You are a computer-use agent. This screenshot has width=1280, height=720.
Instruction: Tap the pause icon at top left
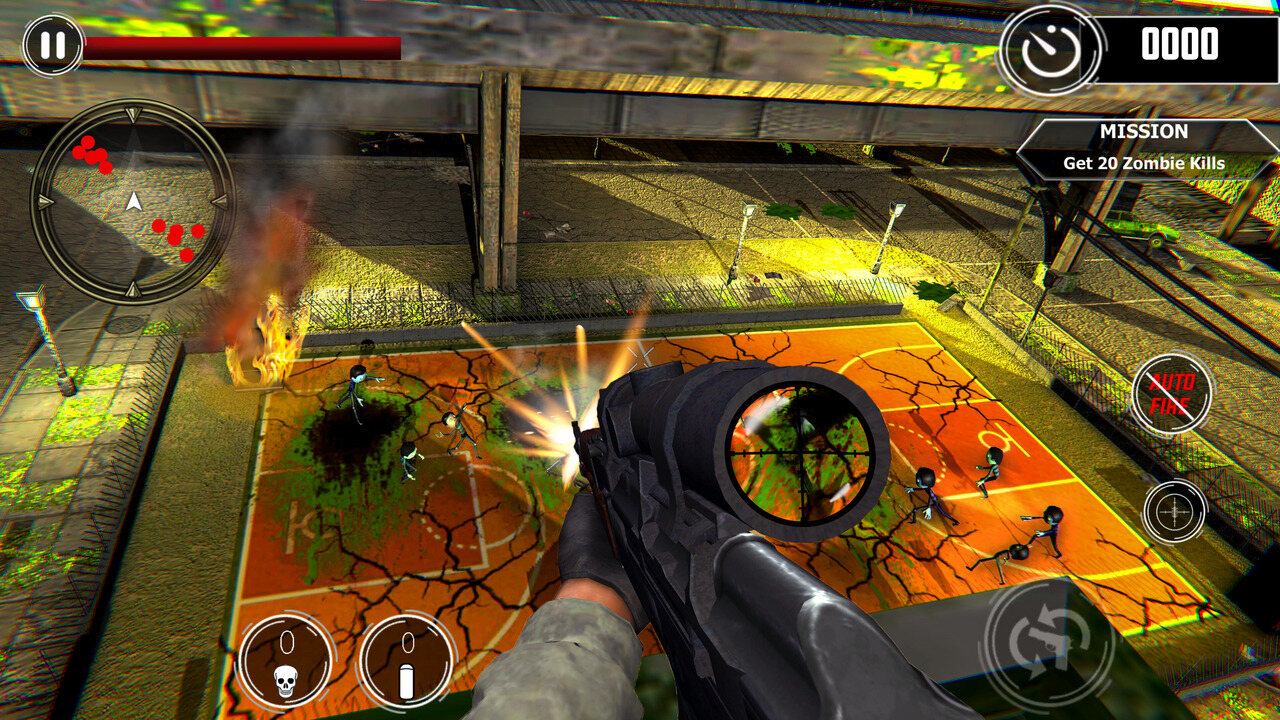53,43
